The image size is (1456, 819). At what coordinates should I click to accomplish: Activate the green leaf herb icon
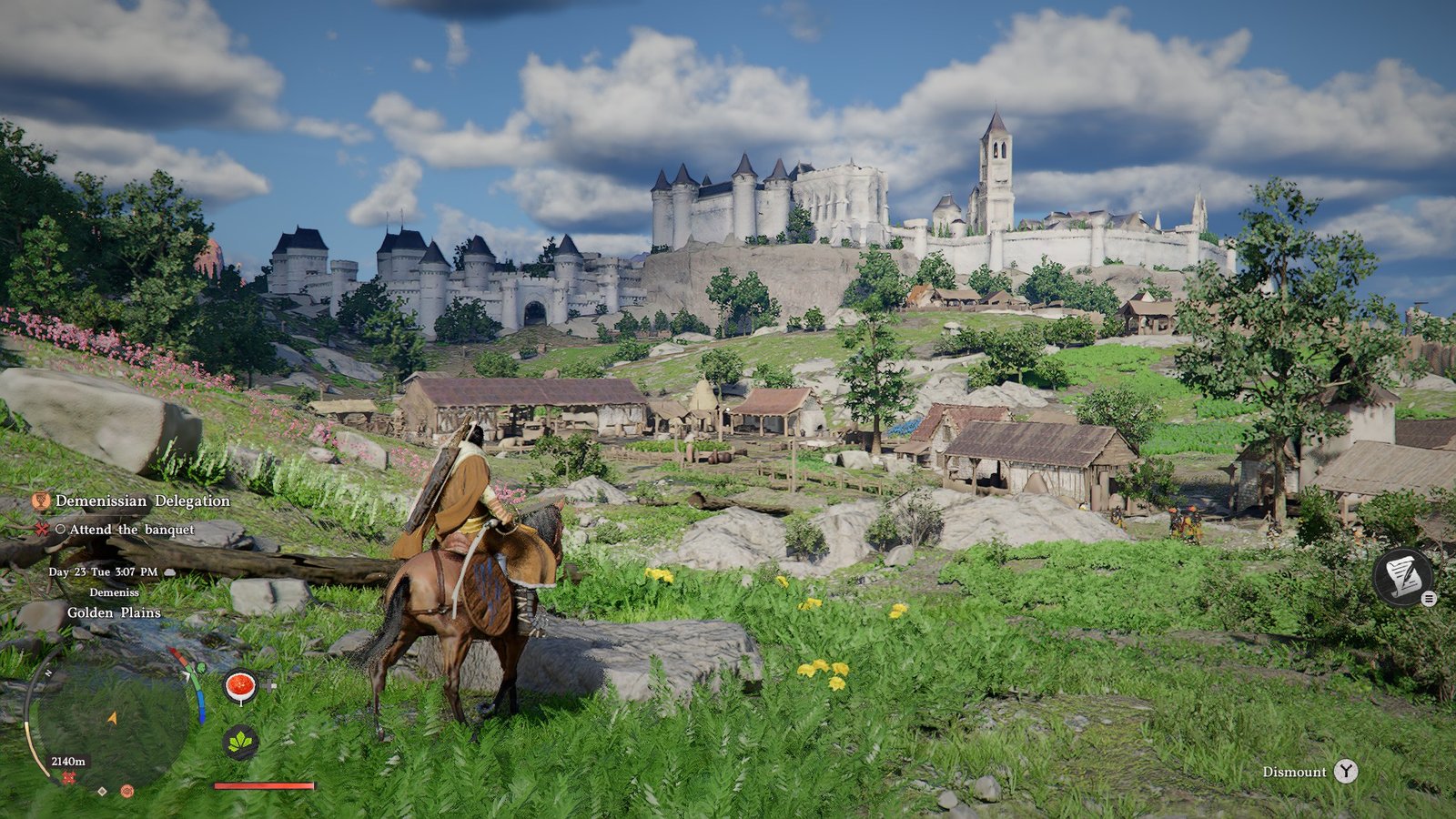(240, 743)
